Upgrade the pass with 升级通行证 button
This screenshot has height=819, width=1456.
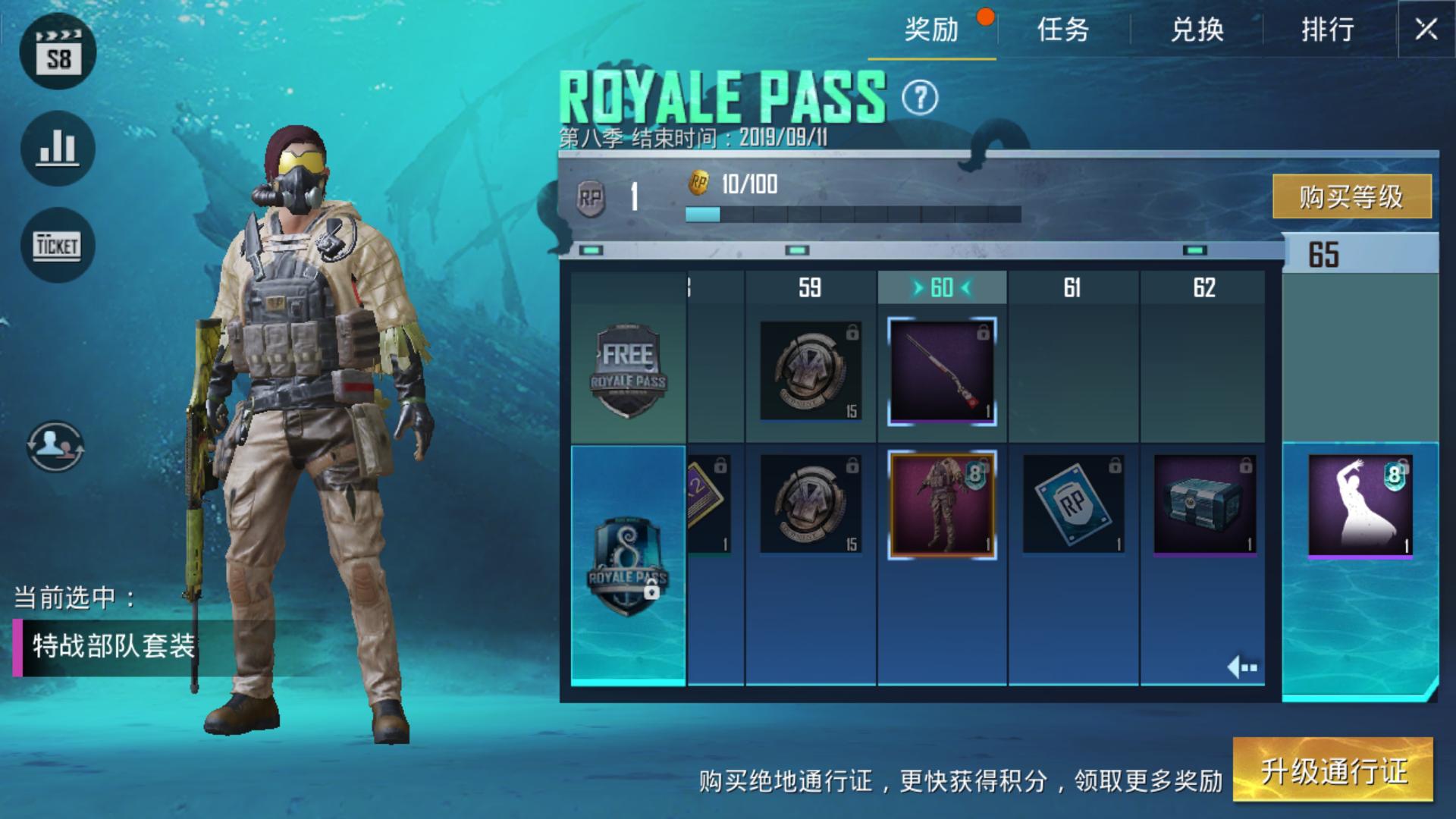pos(1333,770)
